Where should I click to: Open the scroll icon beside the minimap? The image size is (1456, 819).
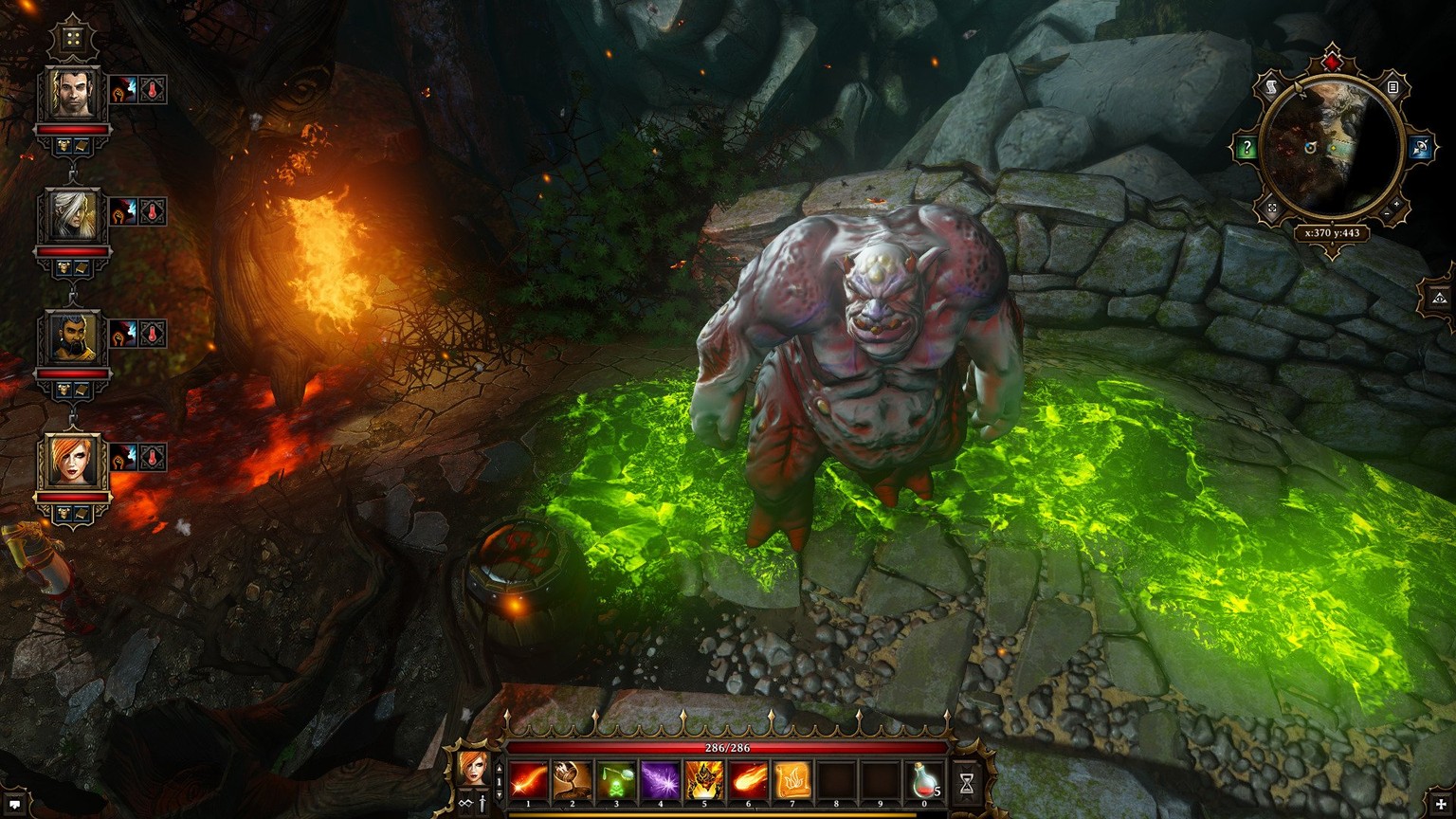pyautogui.click(x=1271, y=87)
